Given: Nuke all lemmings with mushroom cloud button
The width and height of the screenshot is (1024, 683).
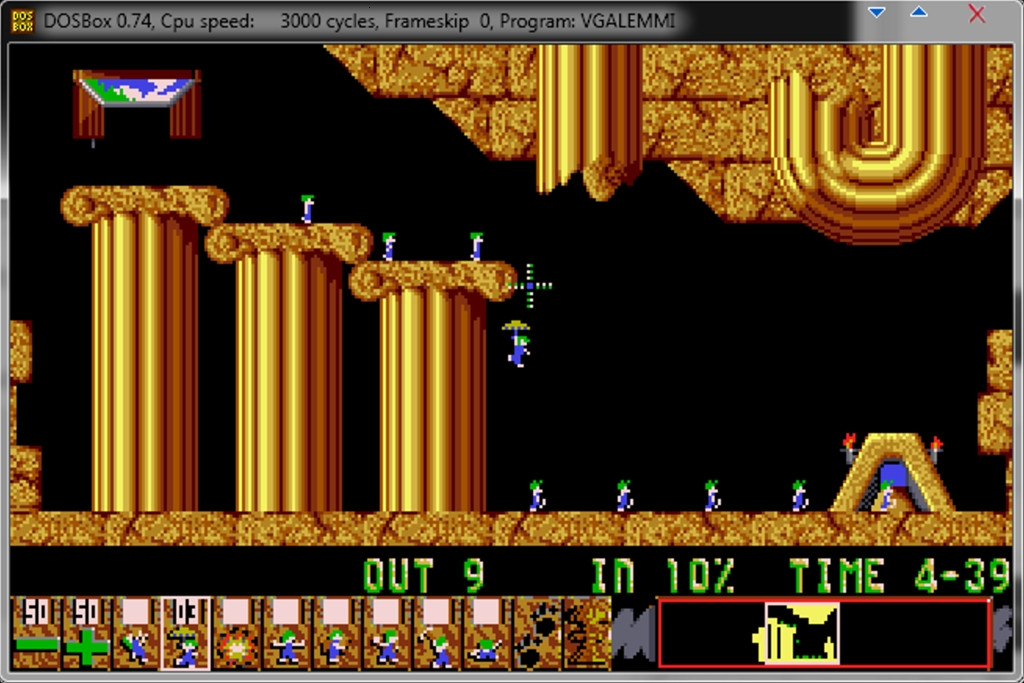Looking at the screenshot, I should (x=587, y=633).
